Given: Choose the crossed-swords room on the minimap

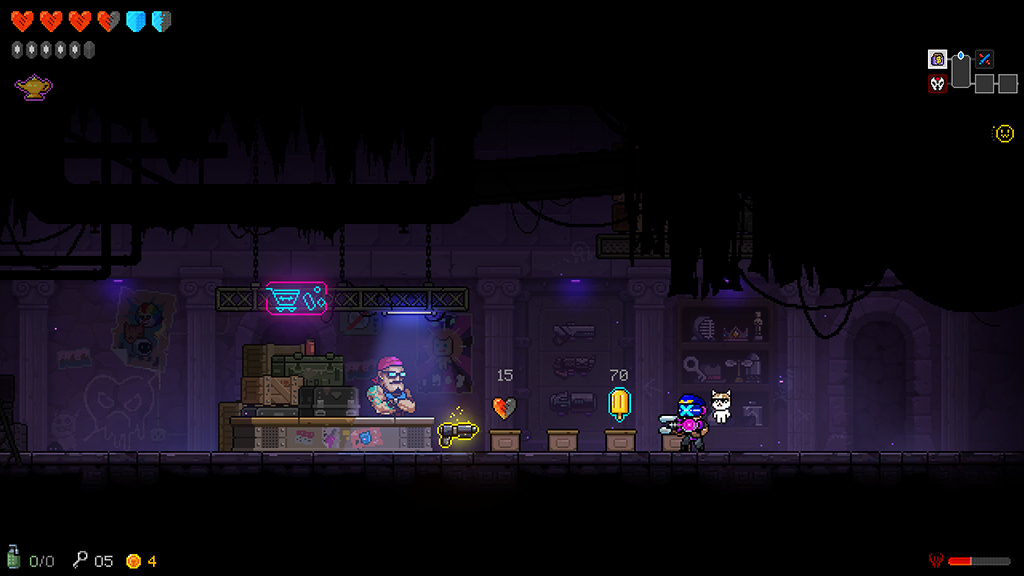Looking at the screenshot, I should pyautogui.click(x=985, y=59).
